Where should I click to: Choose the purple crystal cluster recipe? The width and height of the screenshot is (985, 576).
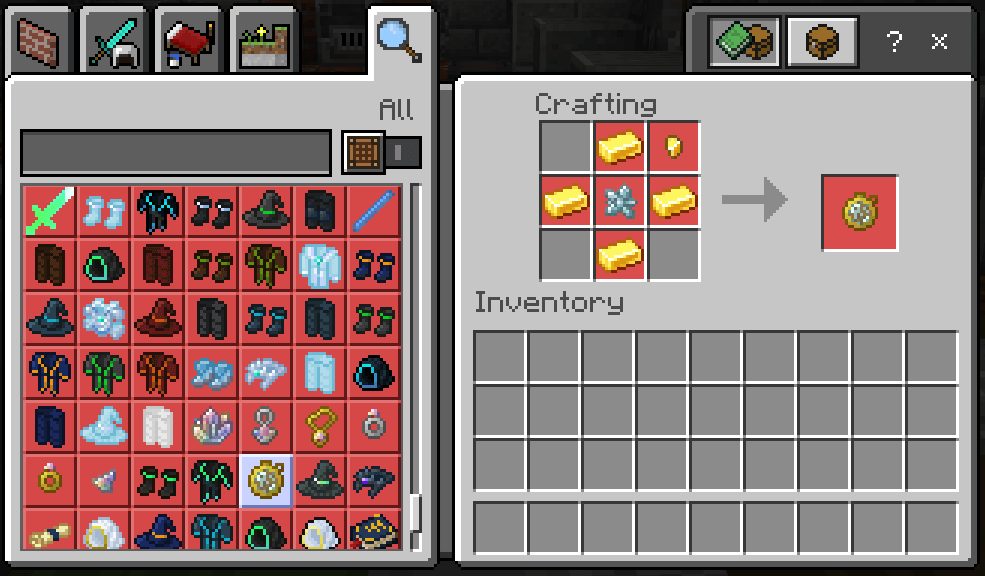pos(211,426)
